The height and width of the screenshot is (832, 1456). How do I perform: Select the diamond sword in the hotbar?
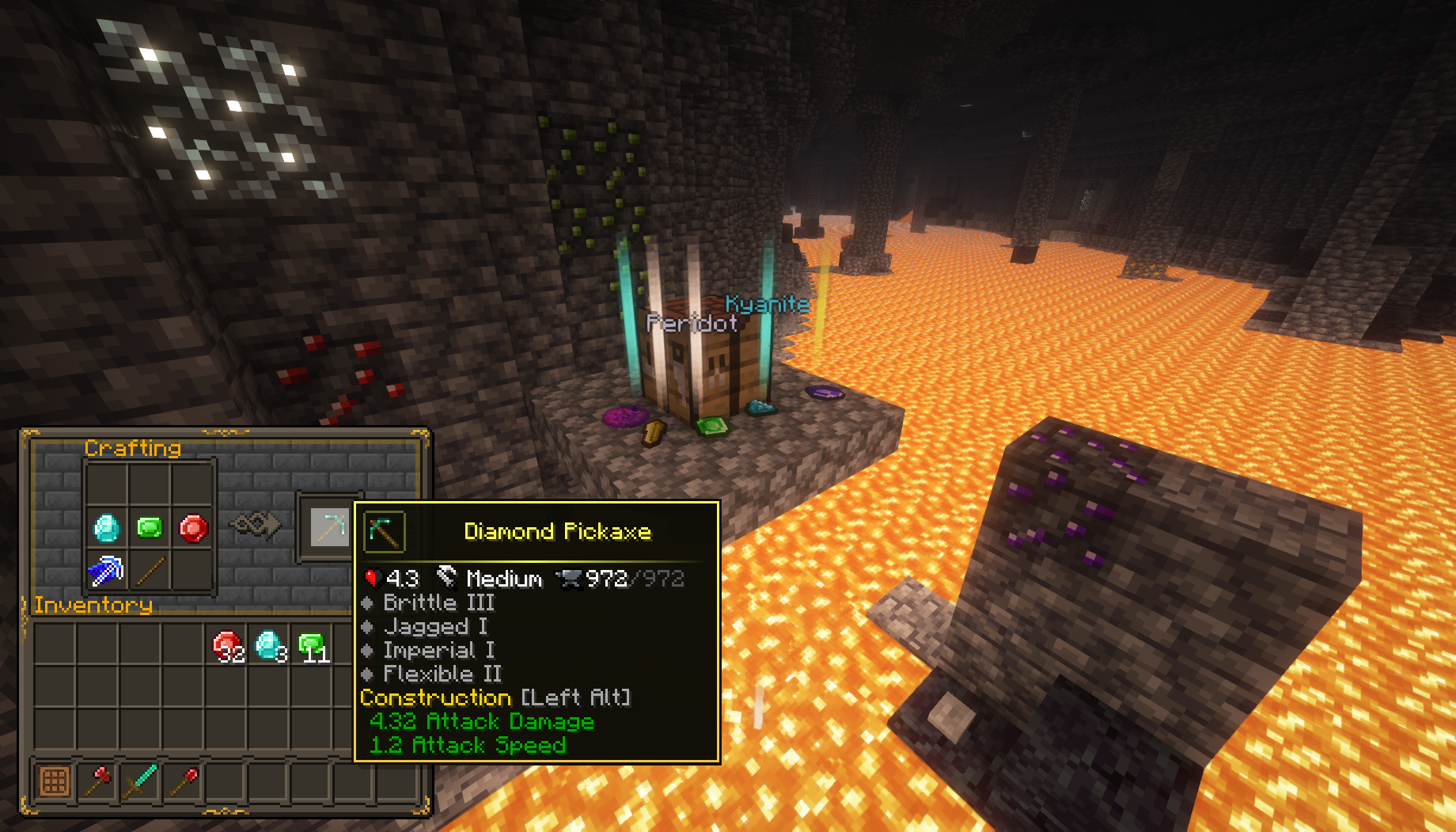click(x=141, y=781)
